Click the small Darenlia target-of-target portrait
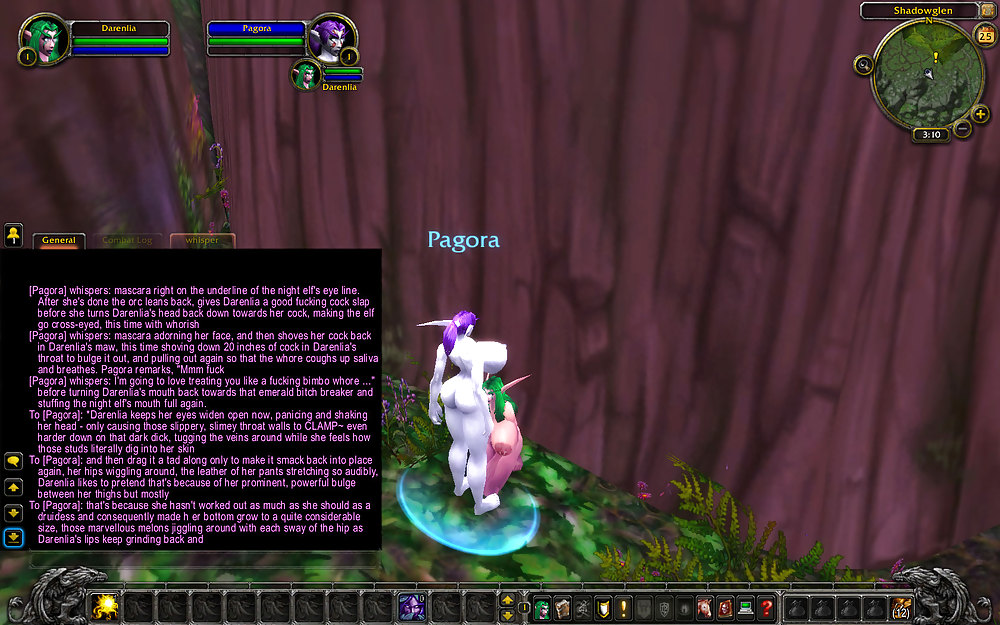The width and height of the screenshot is (1000, 625). [x=306, y=74]
